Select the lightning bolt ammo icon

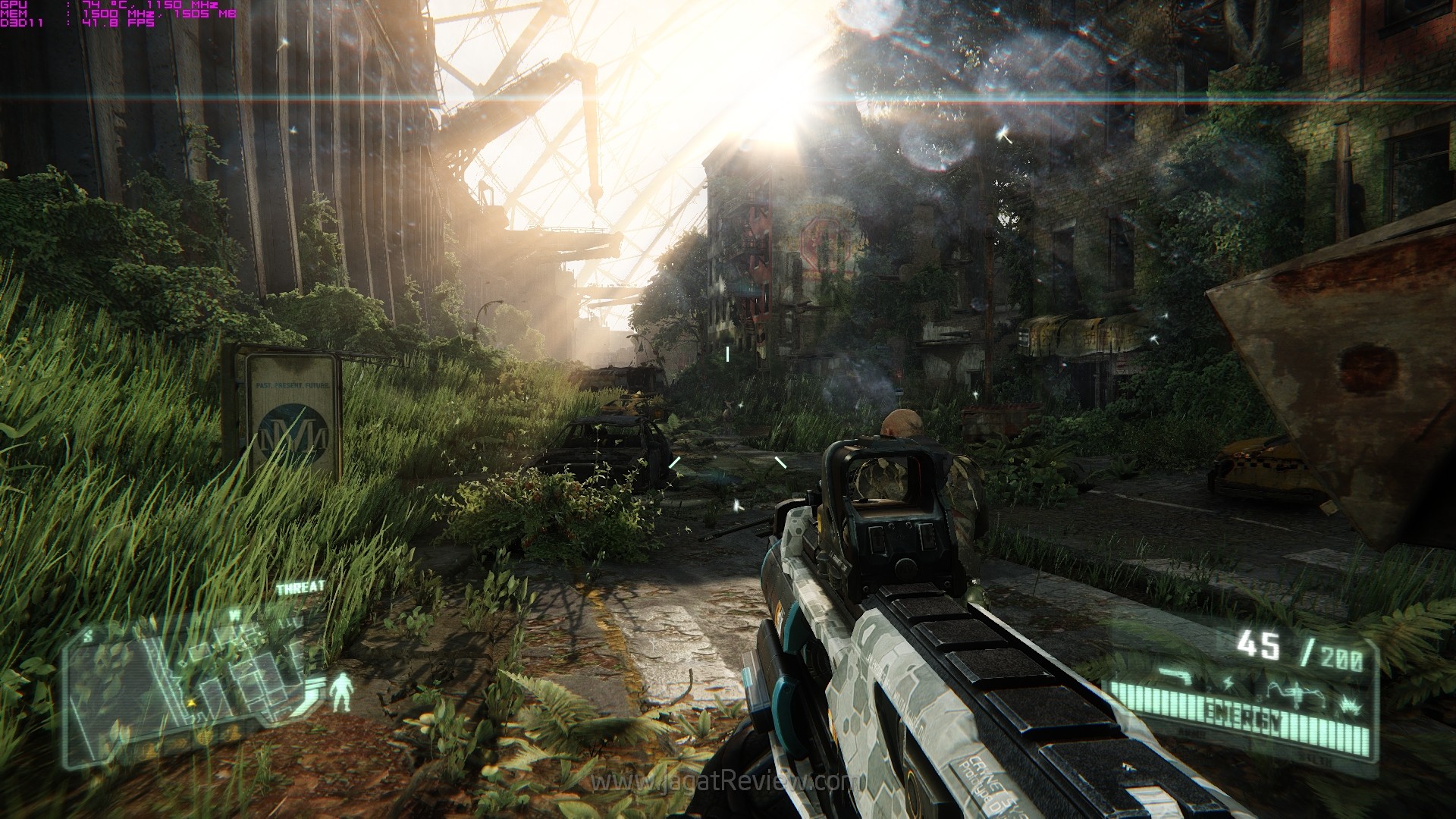1228,685
